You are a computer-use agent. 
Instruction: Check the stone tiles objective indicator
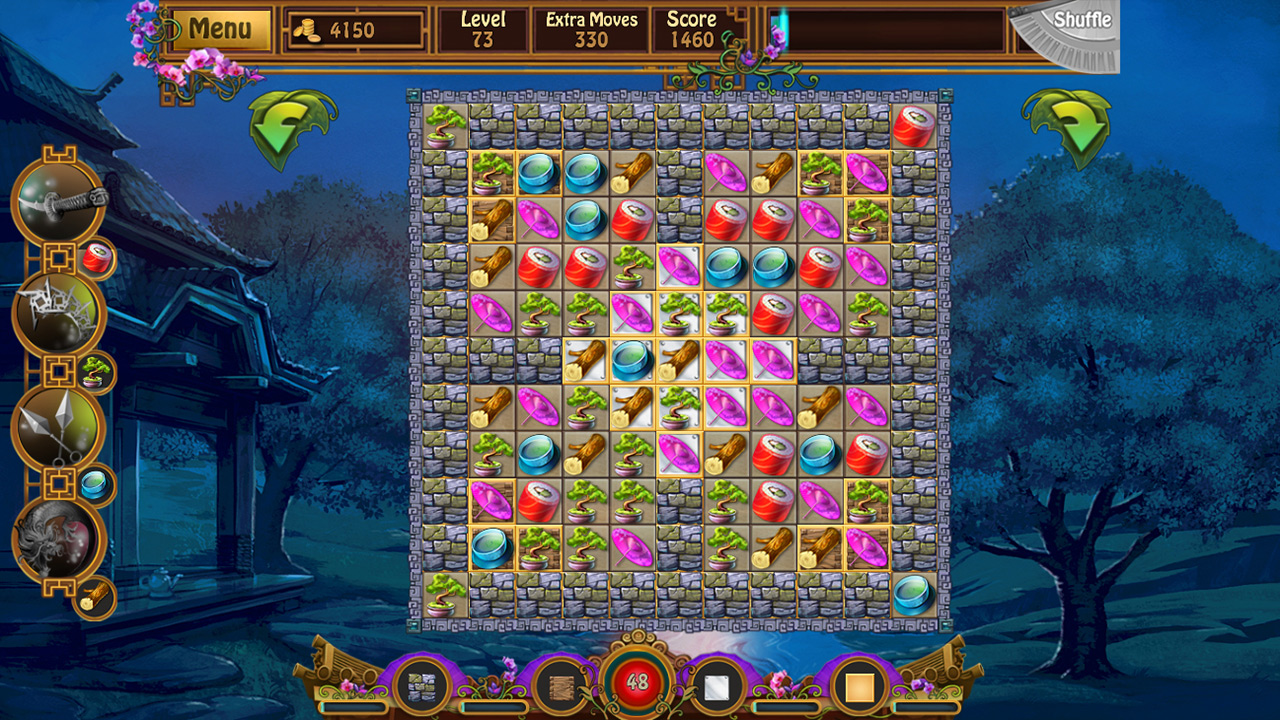[421, 686]
